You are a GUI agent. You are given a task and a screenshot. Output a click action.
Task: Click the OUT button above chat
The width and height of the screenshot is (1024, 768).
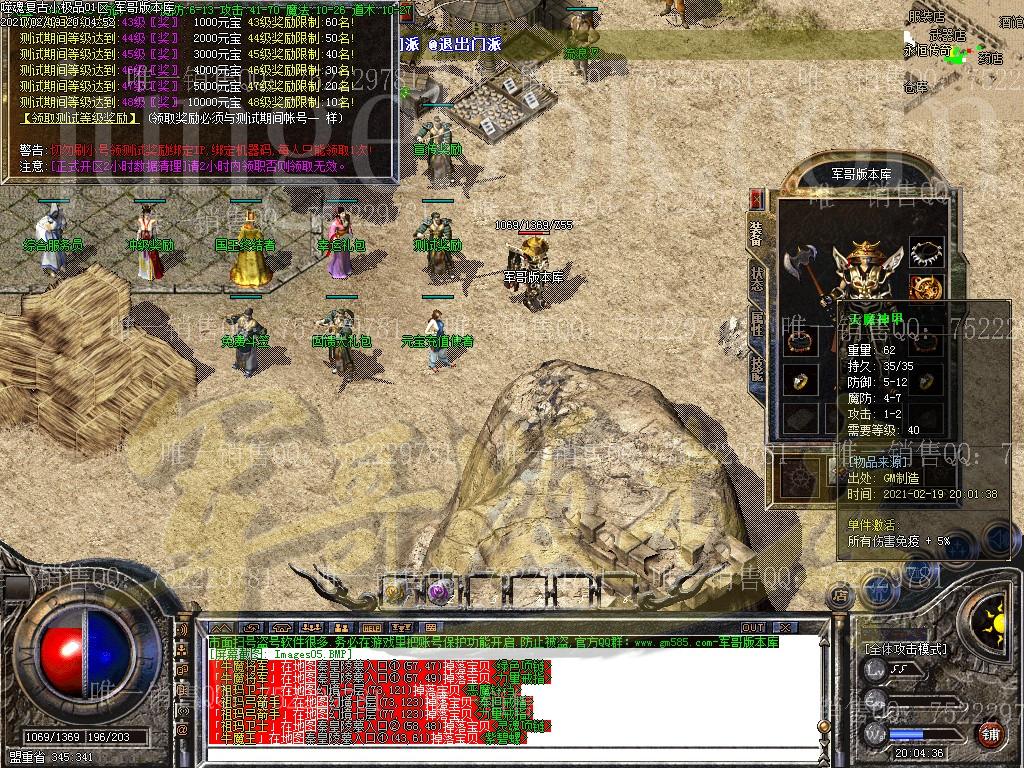pos(752,627)
